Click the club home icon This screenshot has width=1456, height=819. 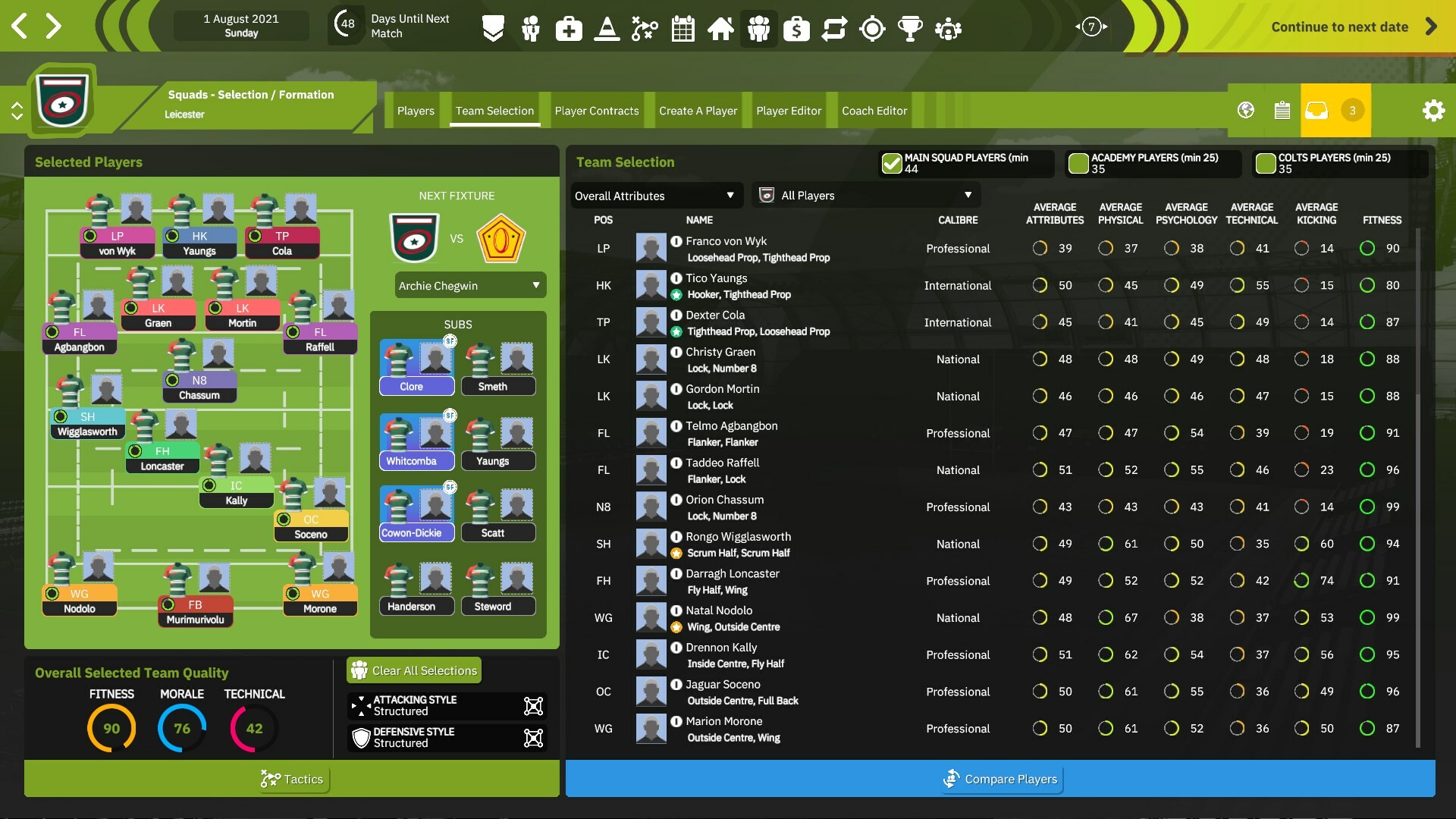tap(721, 28)
